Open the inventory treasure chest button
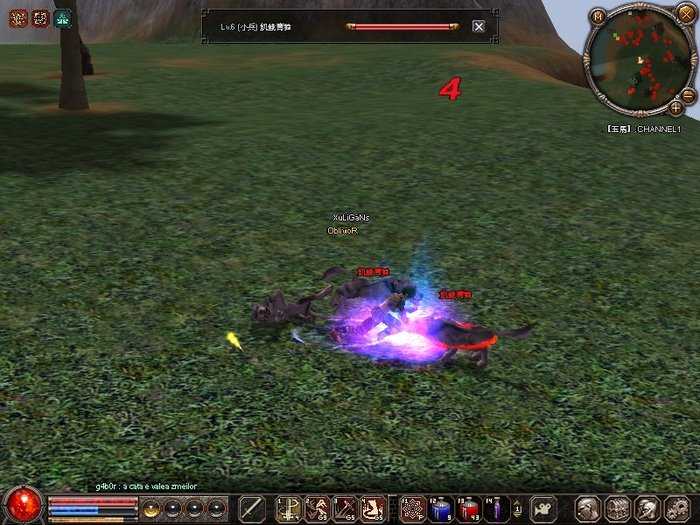 pyautogui.click(x=618, y=509)
